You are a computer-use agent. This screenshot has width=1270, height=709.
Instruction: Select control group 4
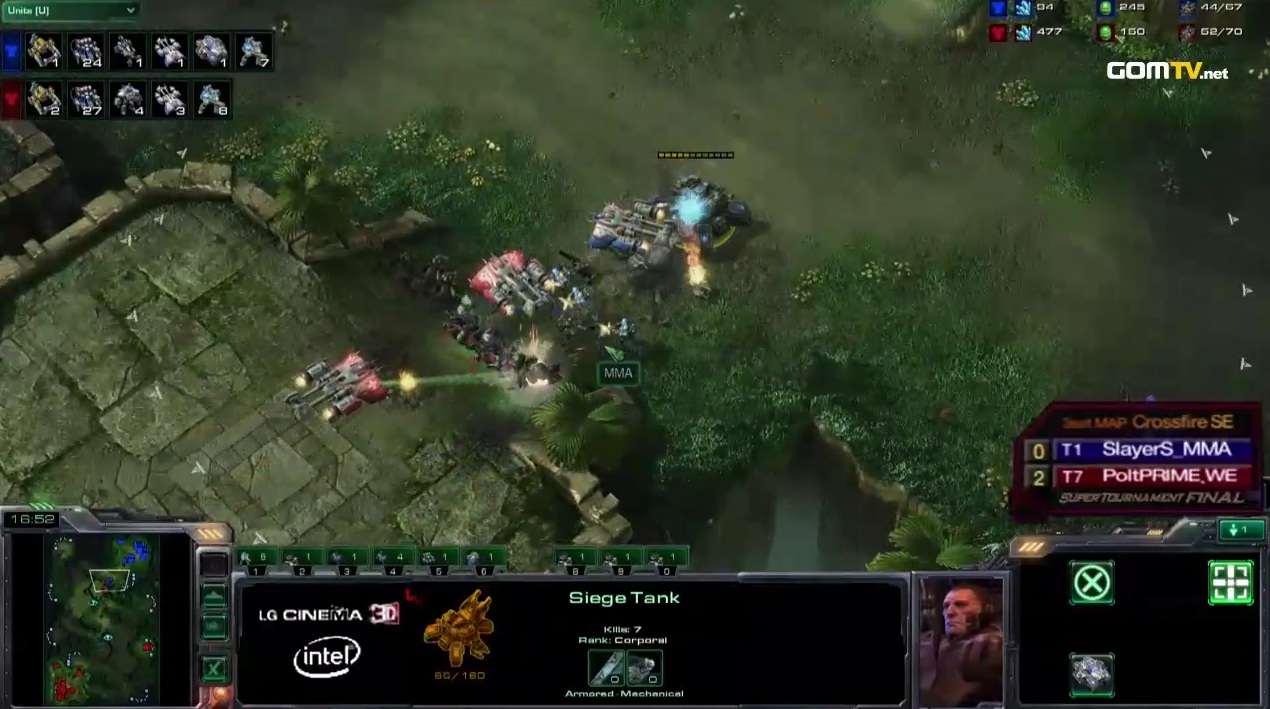(x=395, y=558)
